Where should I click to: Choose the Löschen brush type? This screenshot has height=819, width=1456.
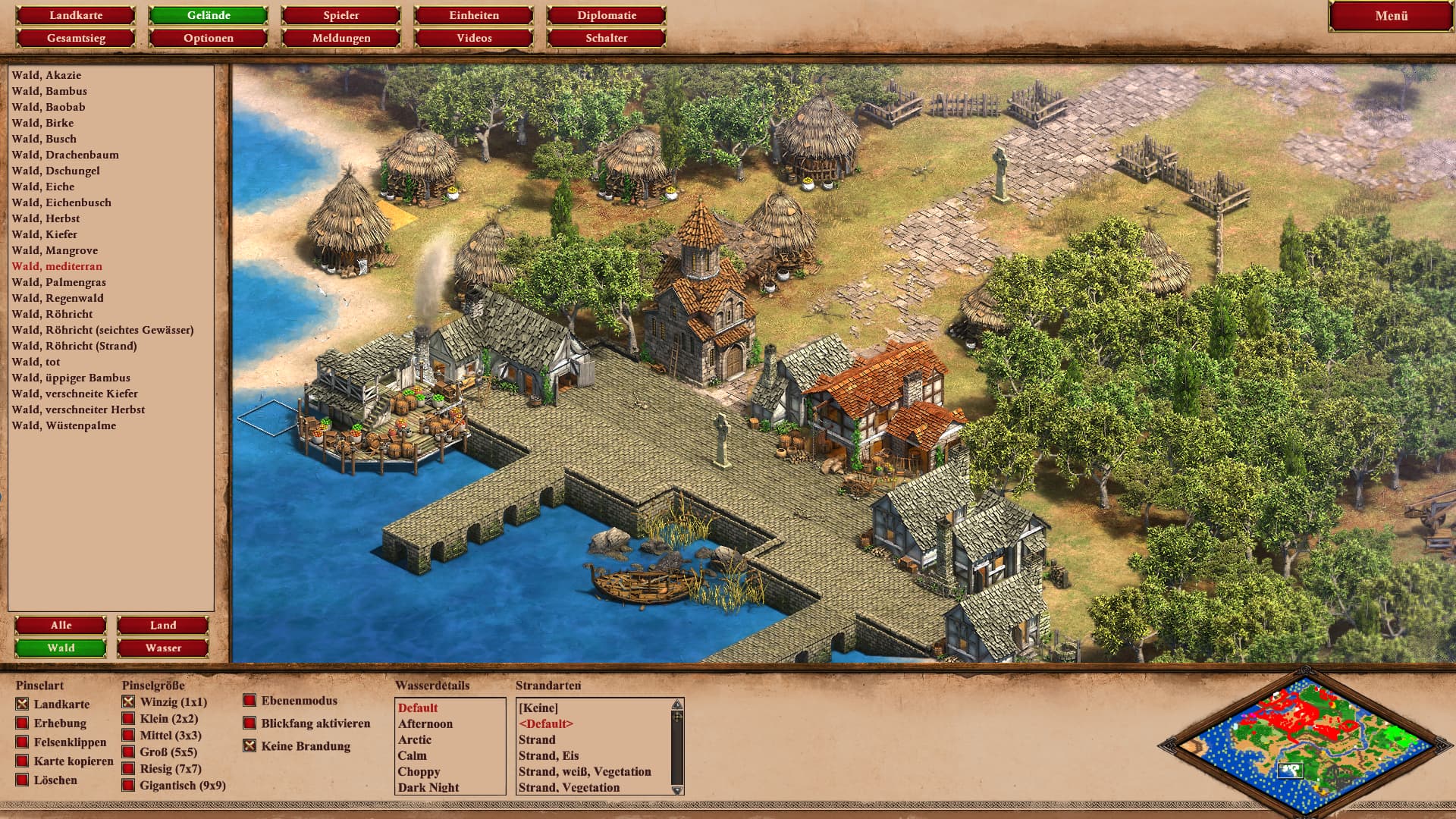point(23,780)
